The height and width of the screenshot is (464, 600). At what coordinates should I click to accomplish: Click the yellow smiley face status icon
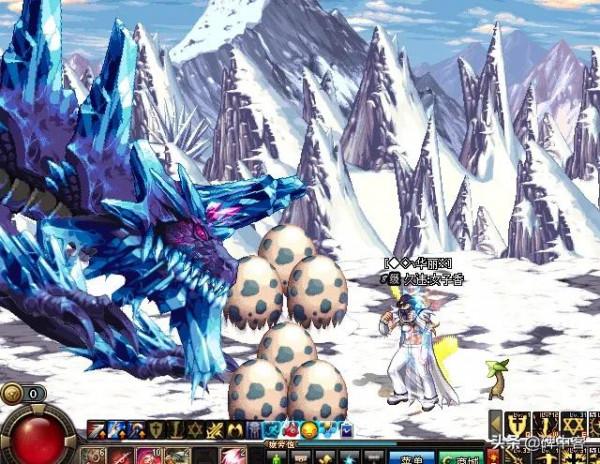point(309,430)
